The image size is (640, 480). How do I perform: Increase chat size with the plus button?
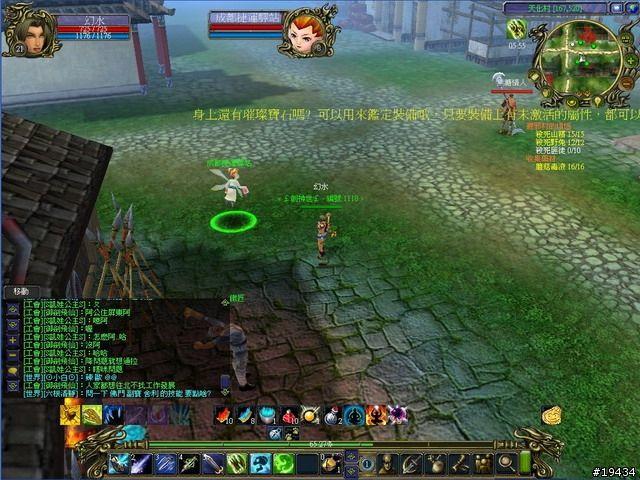click(x=11, y=340)
